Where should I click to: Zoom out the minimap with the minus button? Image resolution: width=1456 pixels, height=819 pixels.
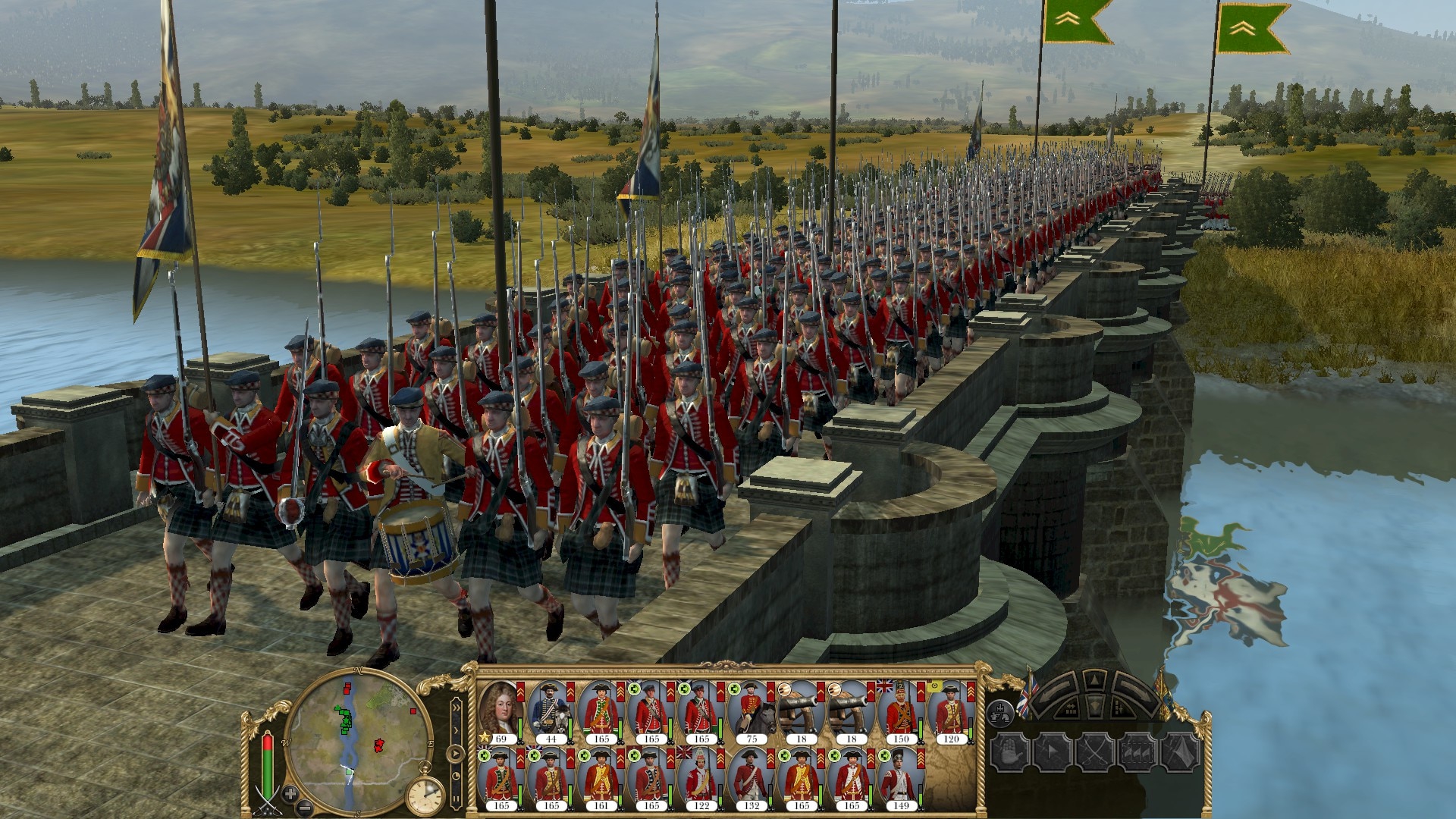[305, 807]
